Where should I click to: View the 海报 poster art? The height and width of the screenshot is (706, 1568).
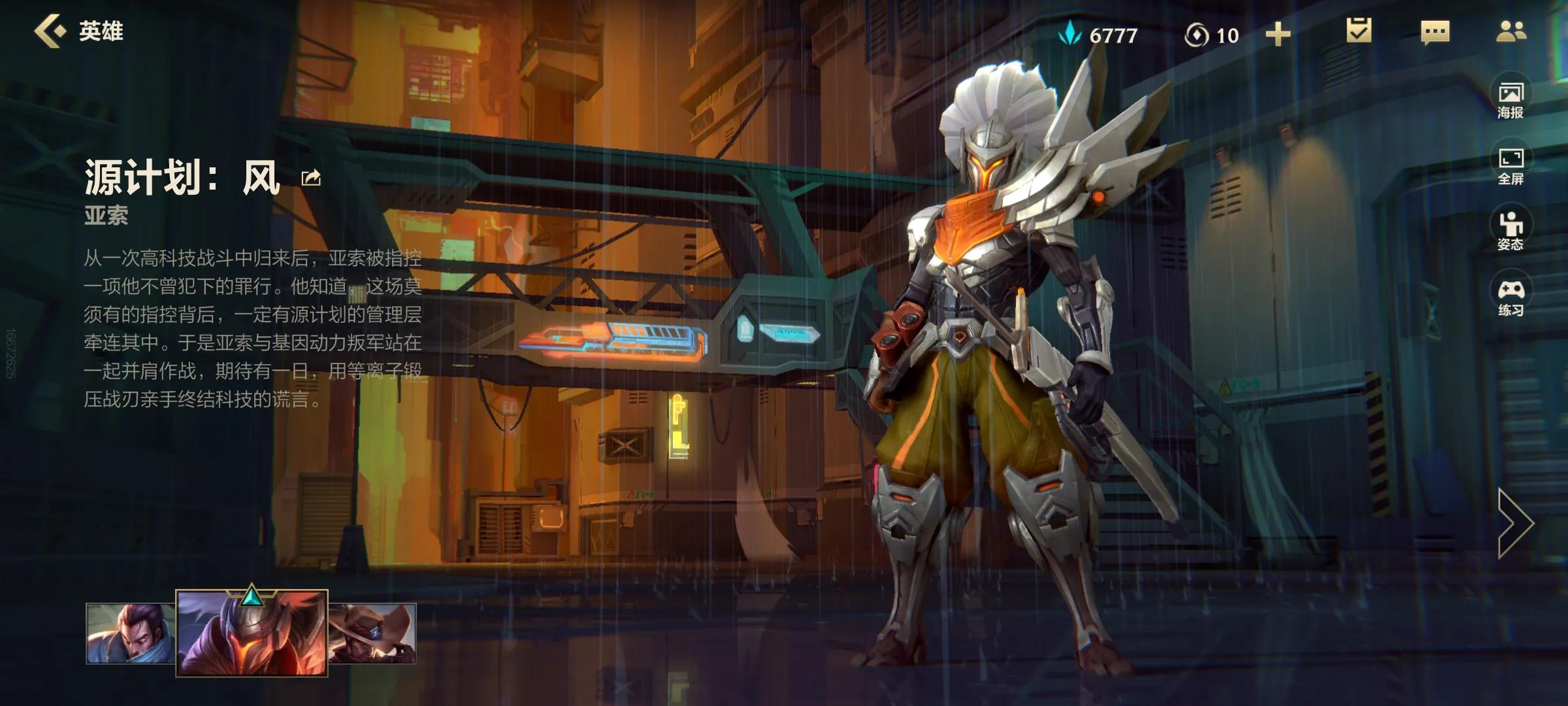(1511, 99)
